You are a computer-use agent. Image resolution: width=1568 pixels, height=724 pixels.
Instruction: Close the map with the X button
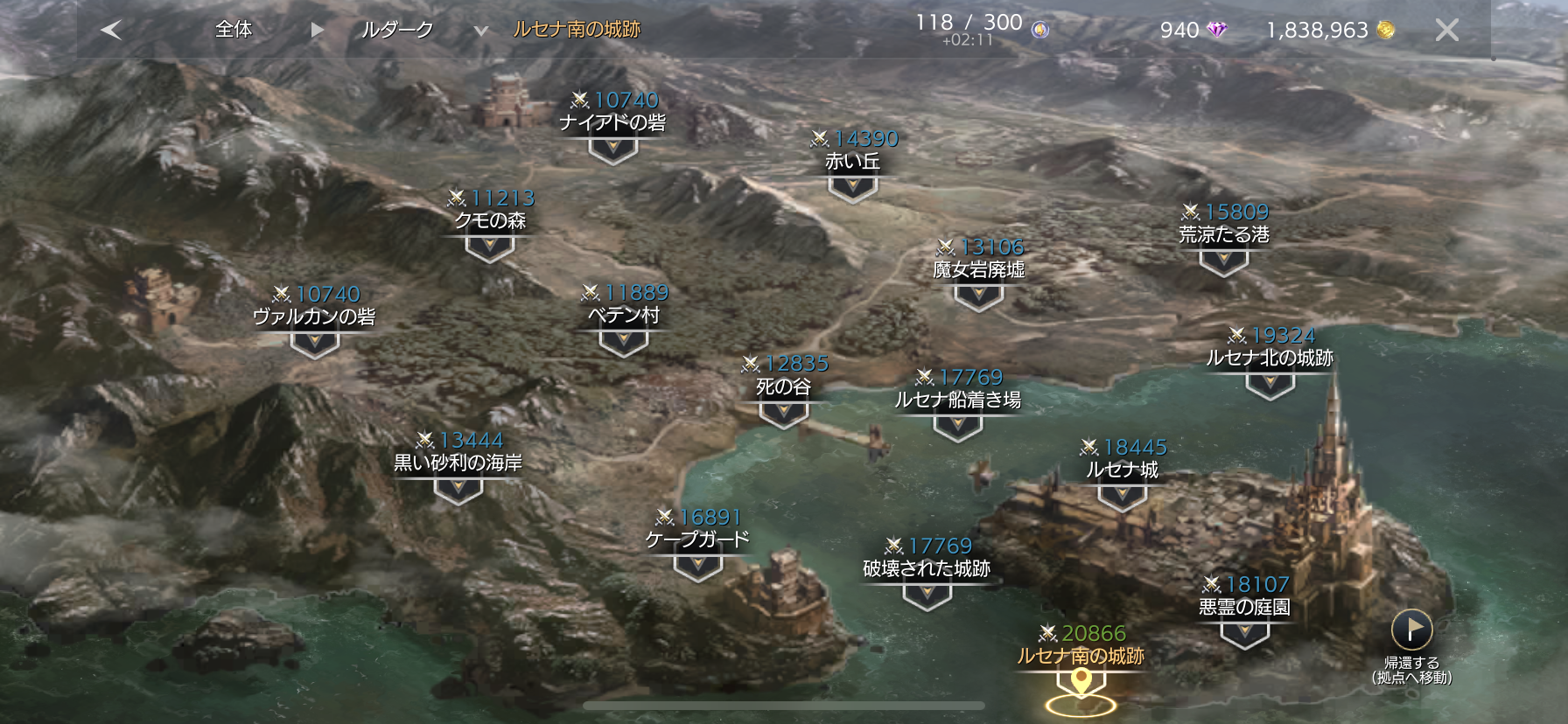tap(1446, 31)
